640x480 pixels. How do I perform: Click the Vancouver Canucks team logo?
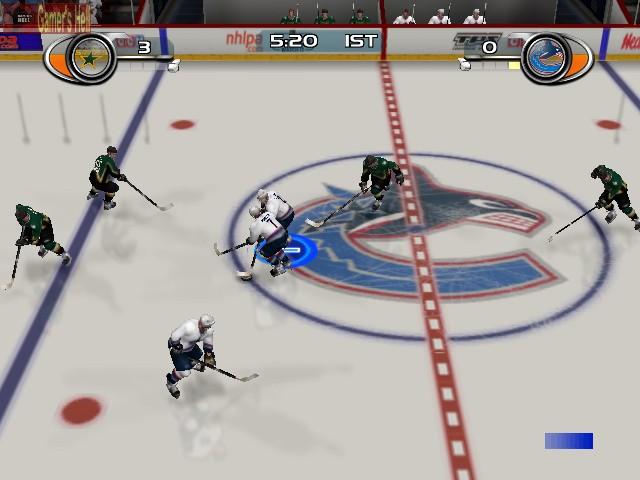550,57
